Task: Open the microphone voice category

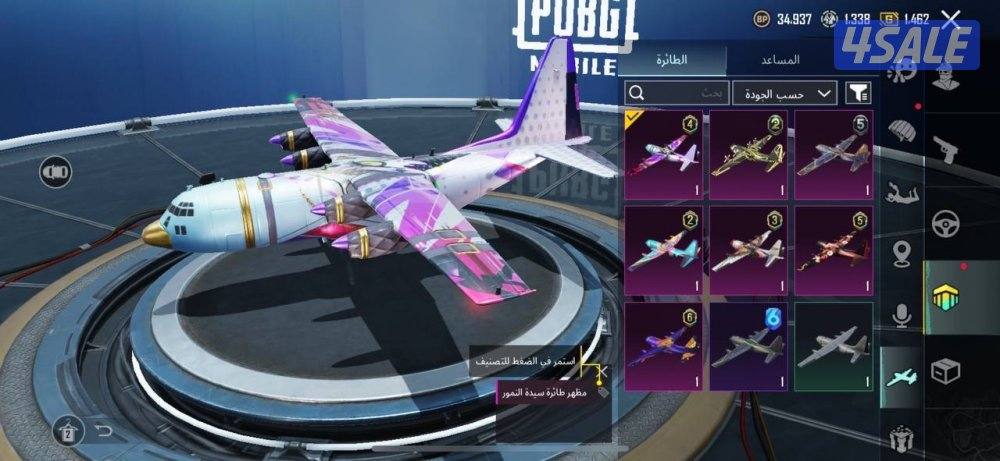Action: coord(903,316)
